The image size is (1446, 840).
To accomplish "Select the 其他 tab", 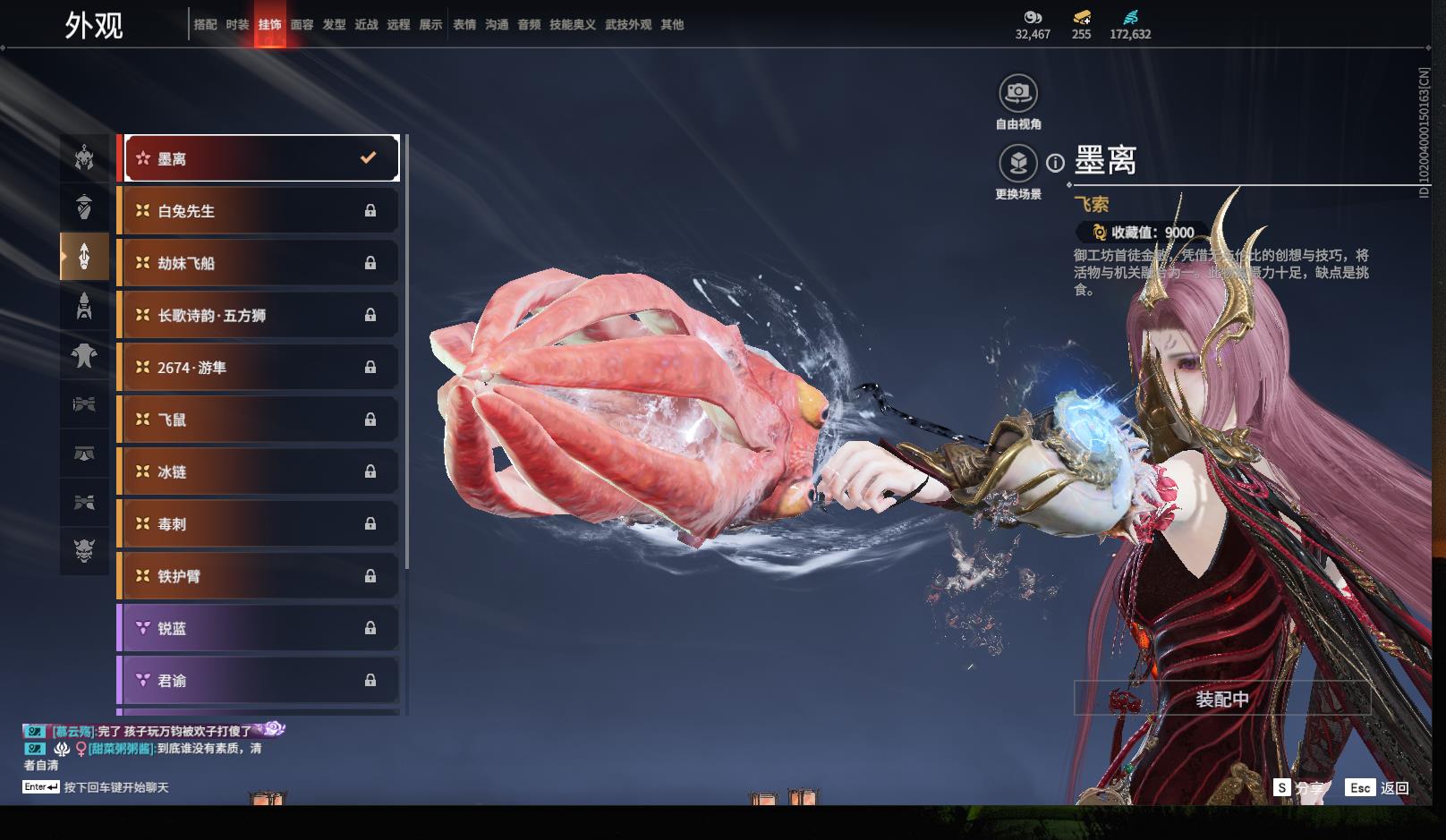I will 672,25.
